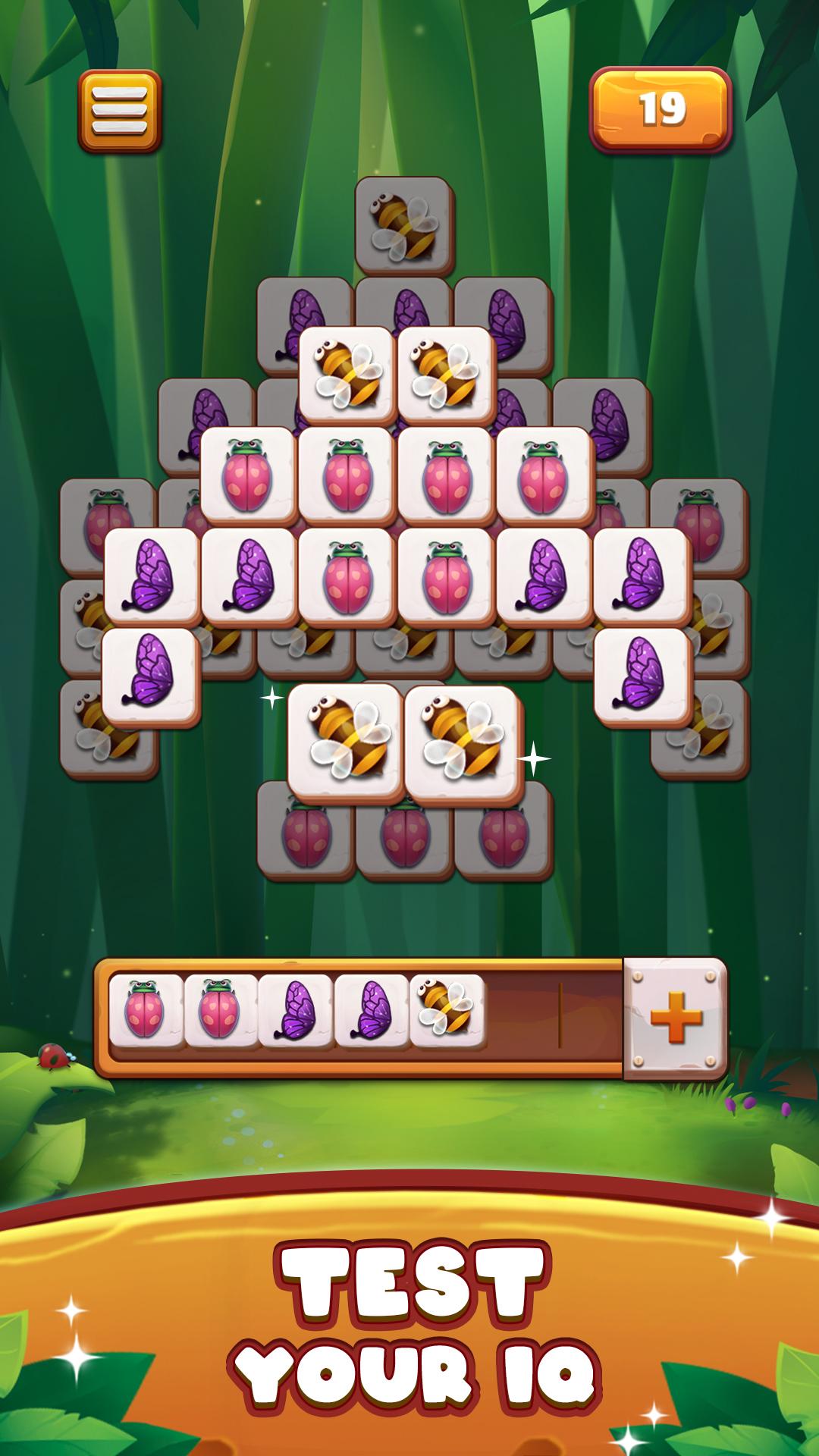Pick the left sparkling bee tile
819x1456 pixels.
[x=346, y=742]
